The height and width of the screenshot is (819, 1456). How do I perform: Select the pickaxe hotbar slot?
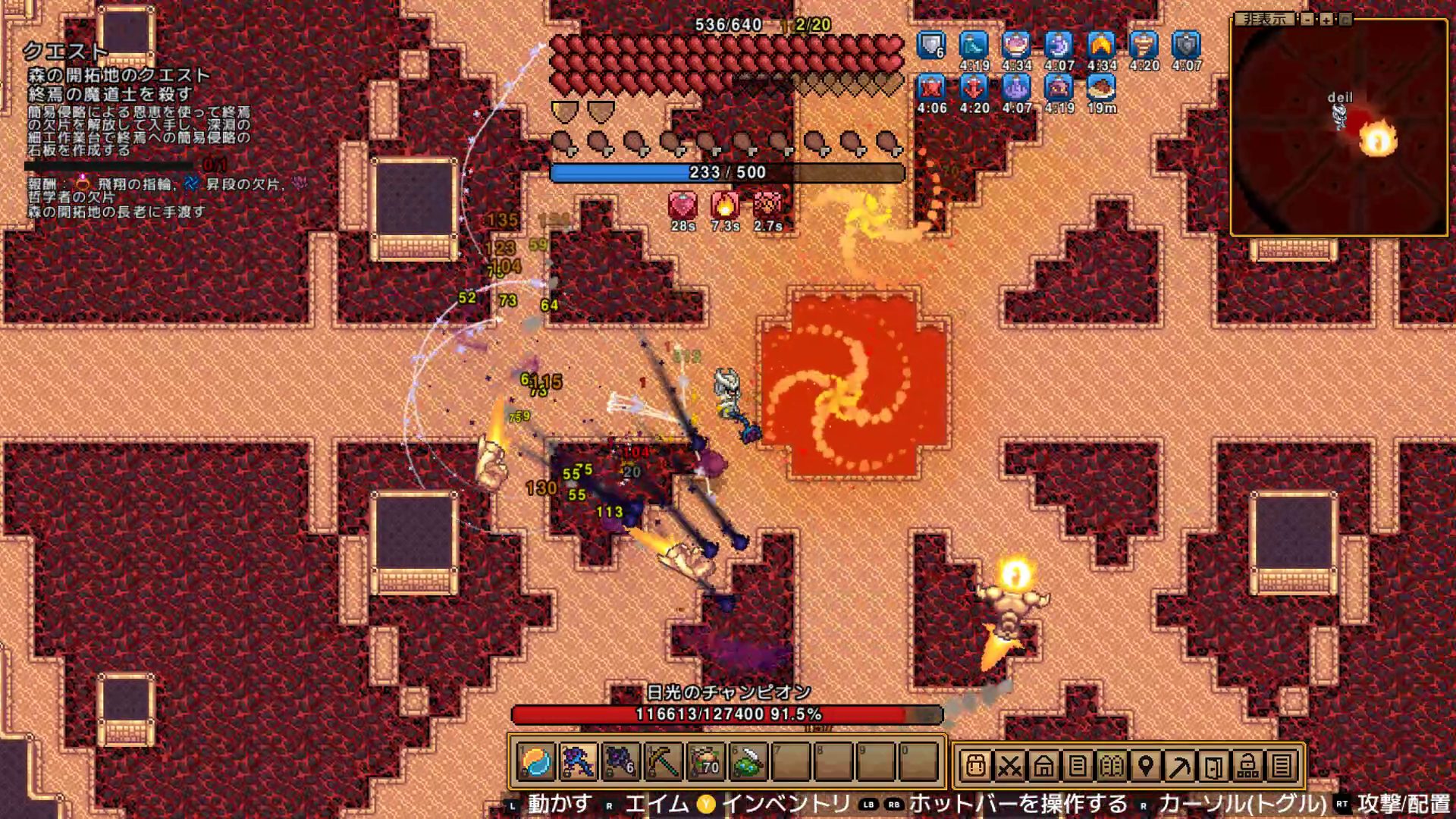click(663, 762)
